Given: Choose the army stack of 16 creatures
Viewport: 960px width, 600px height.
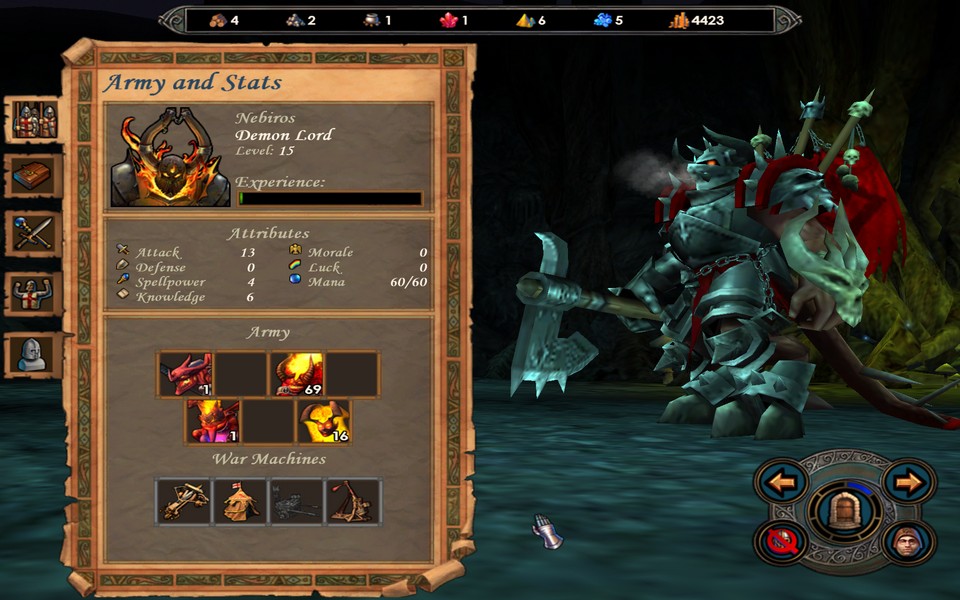Looking at the screenshot, I should [x=324, y=421].
